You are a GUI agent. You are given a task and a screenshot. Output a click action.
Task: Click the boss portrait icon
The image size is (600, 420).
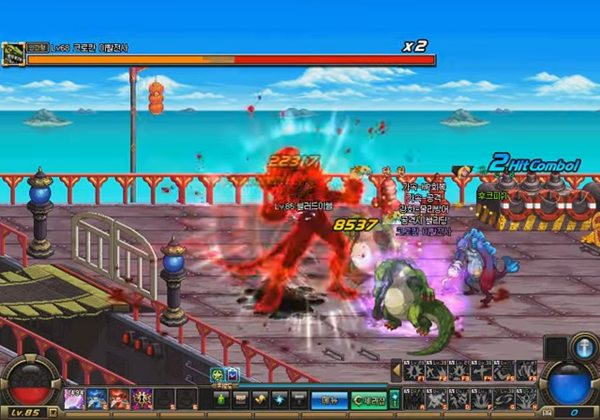(14, 53)
